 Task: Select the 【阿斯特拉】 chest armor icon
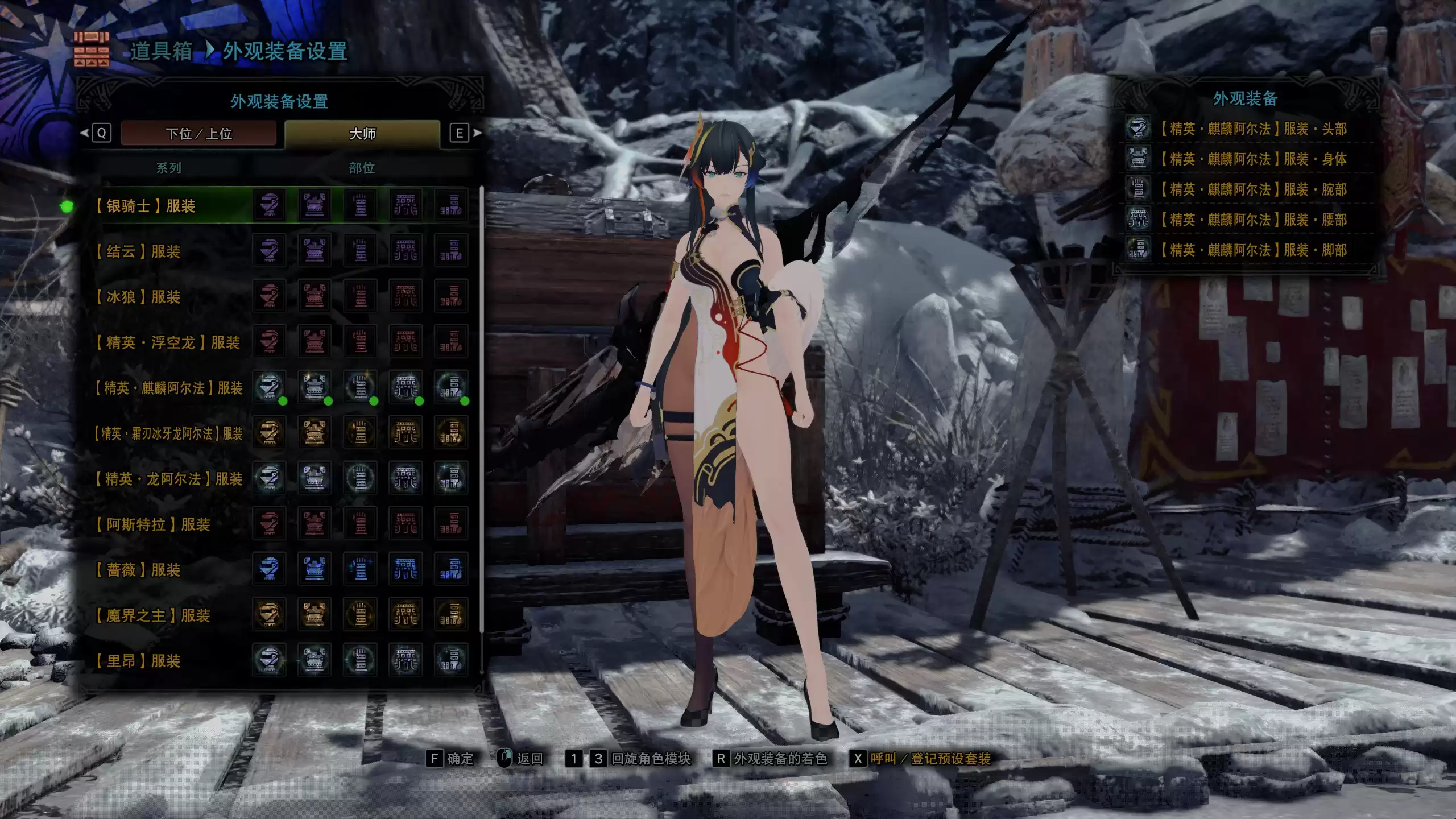[x=316, y=524]
